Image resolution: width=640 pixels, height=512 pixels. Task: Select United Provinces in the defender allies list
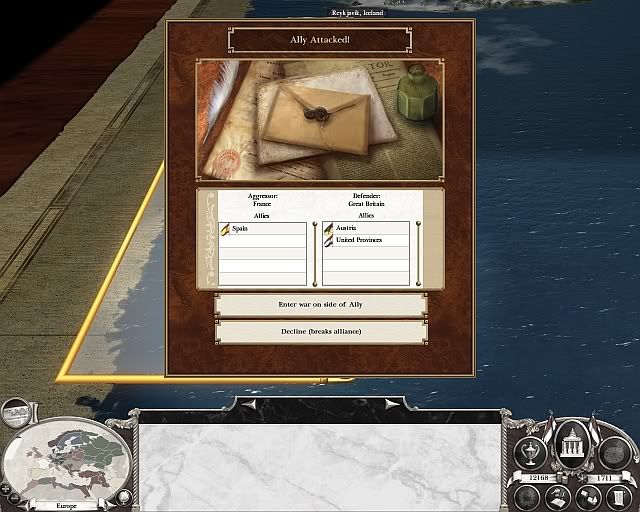366,241
